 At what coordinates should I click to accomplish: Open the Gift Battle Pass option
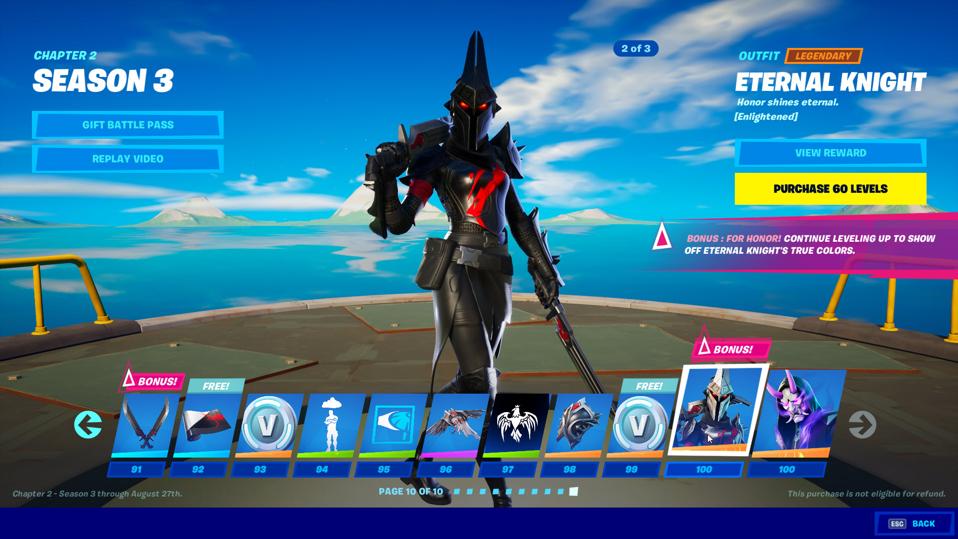(x=127, y=125)
